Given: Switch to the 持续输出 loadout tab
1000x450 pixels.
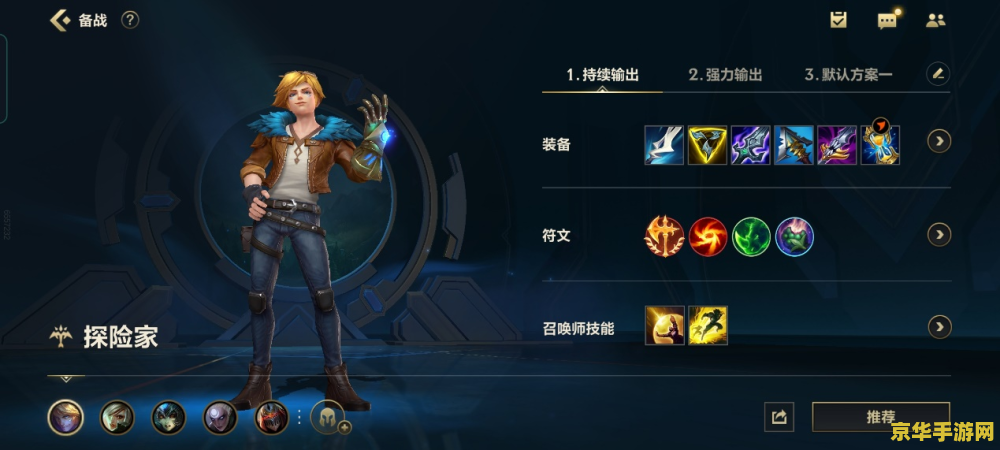Looking at the screenshot, I should coord(602,74).
